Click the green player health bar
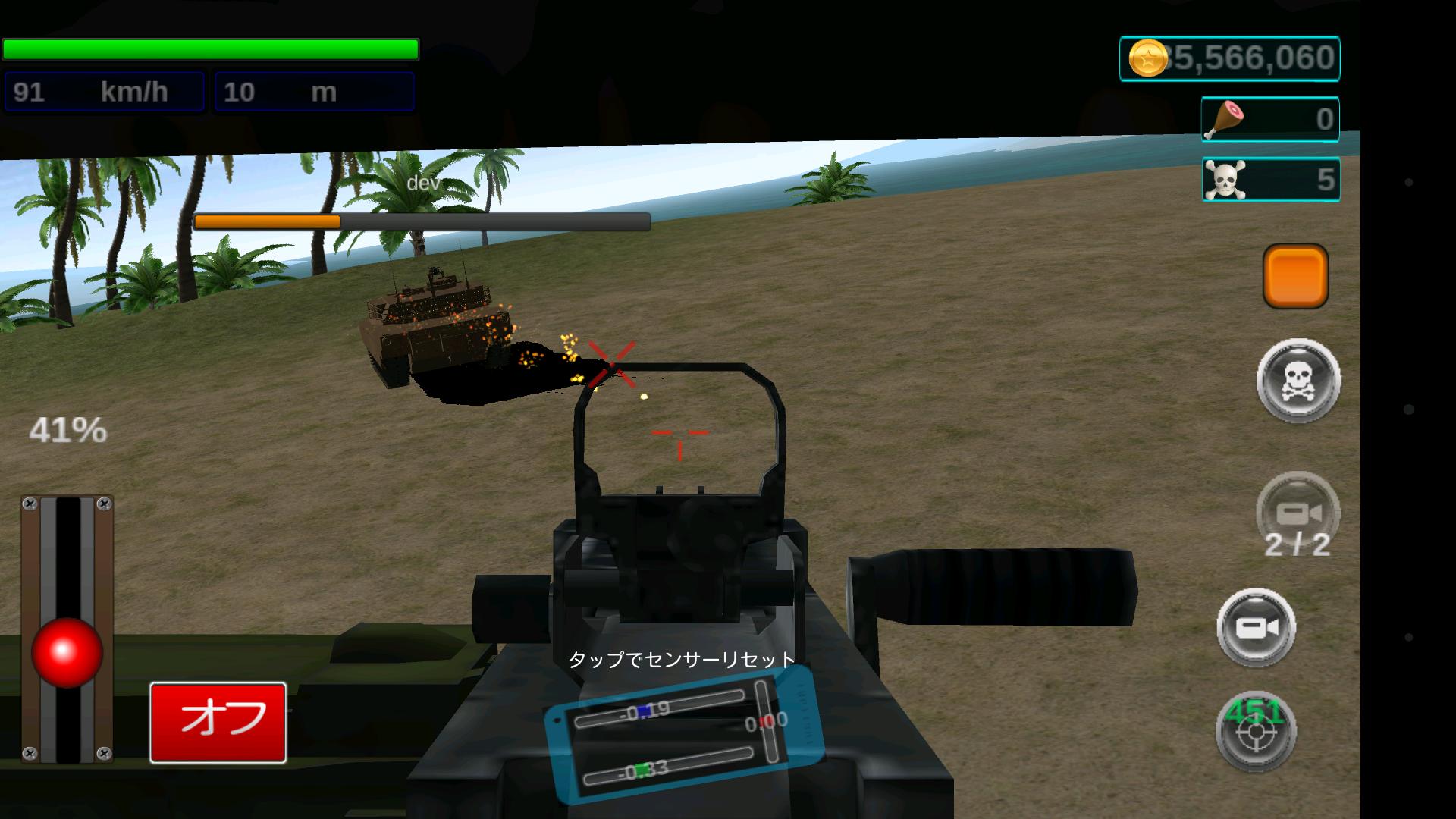This screenshot has width=1456, height=819. point(210,49)
